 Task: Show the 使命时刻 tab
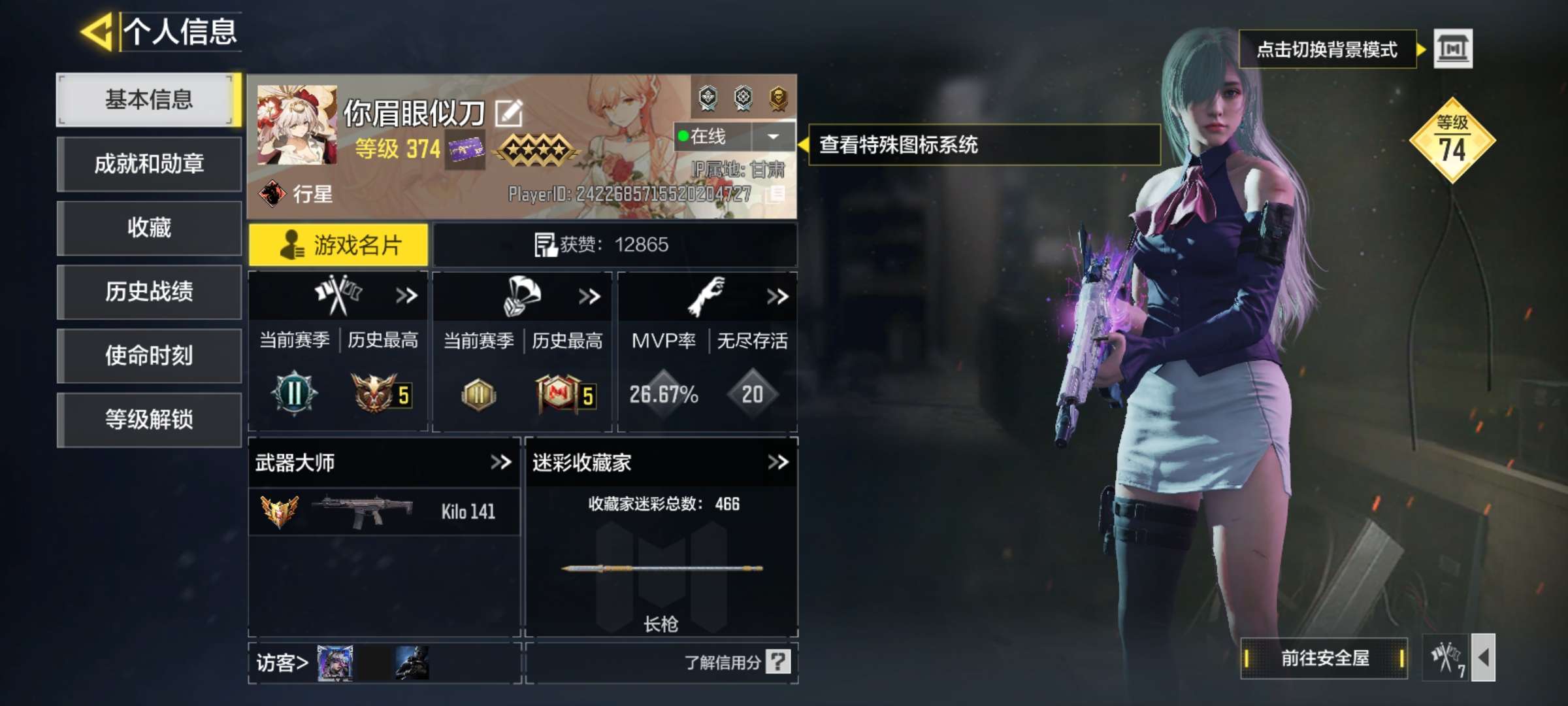tap(149, 356)
